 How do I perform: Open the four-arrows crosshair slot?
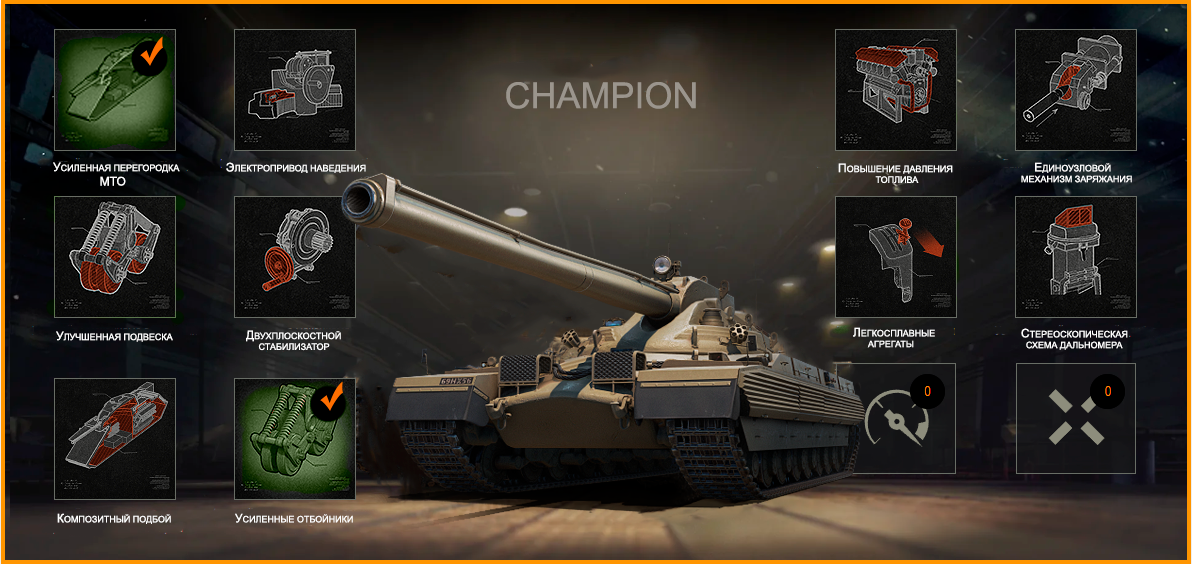tap(1076, 418)
